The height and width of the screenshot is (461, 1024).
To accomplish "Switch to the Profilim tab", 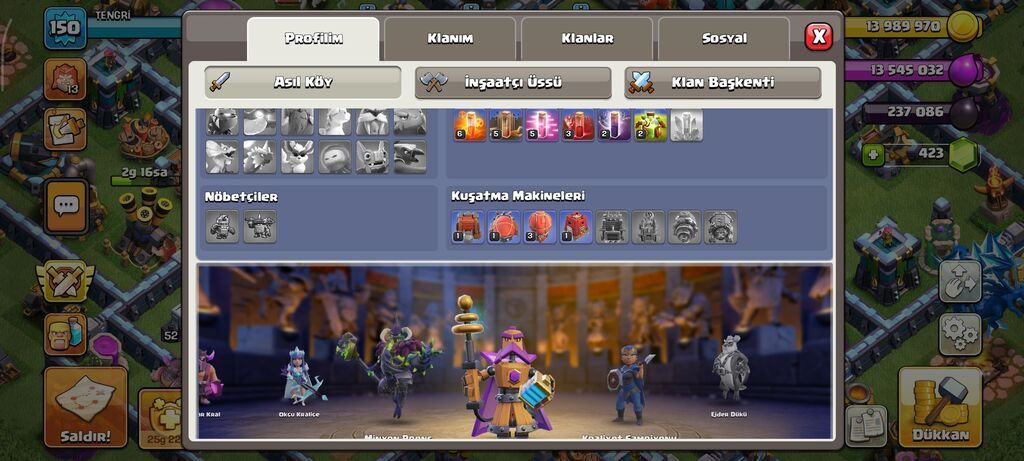I will pyautogui.click(x=313, y=39).
